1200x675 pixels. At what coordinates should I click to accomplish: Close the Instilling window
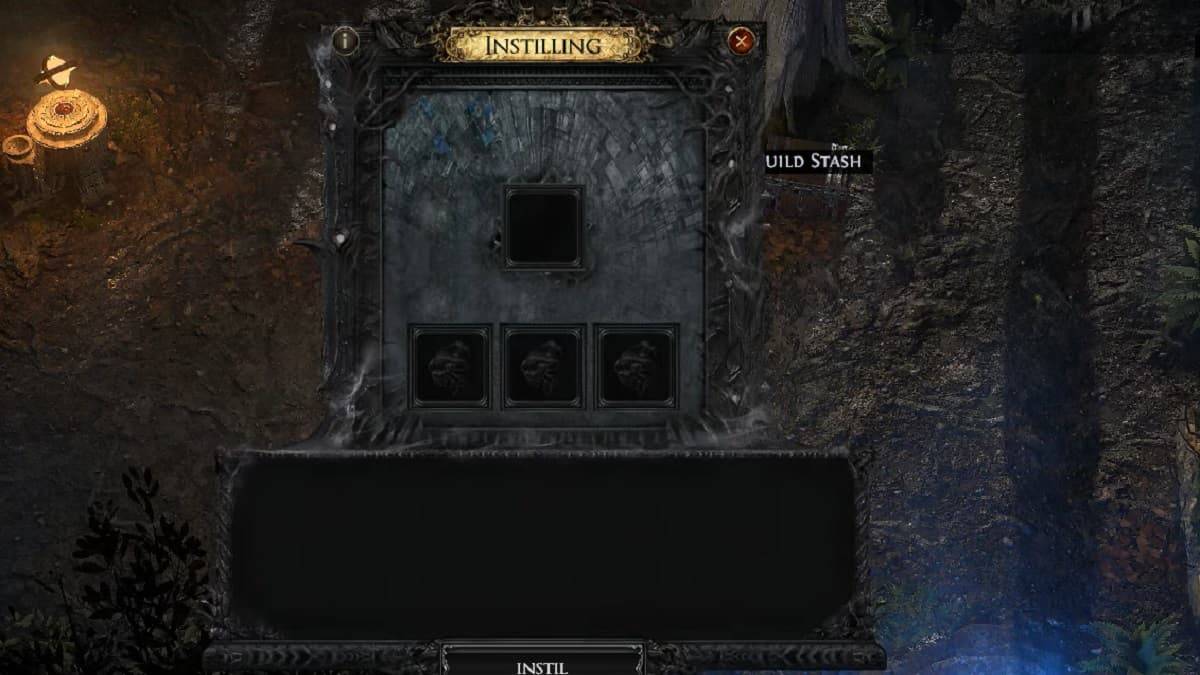point(741,41)
